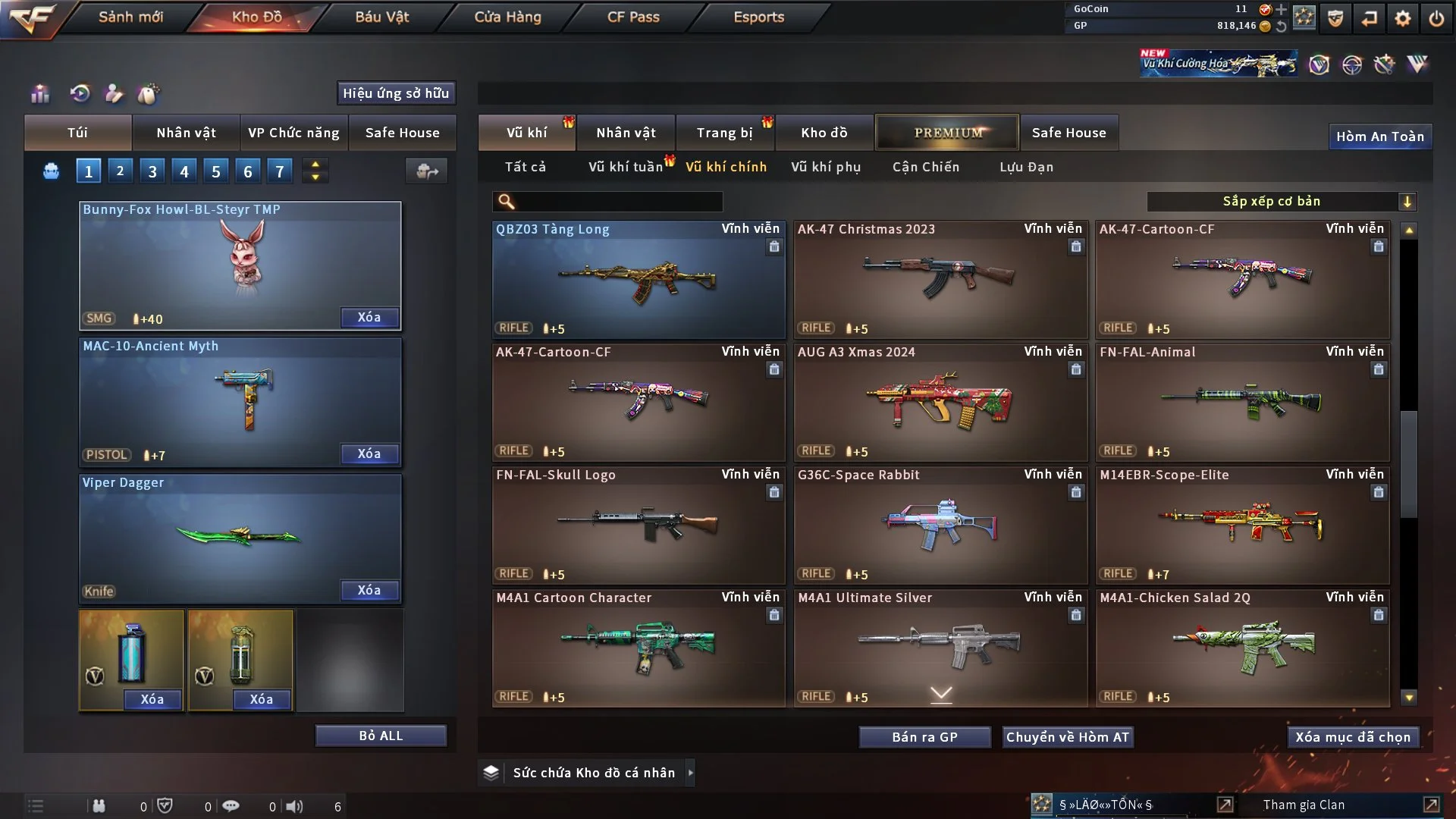Viewport: 1456px width, 819px height.
Task: Open the Cửa Hàng shop menu
Action: [x=507, y=17]
